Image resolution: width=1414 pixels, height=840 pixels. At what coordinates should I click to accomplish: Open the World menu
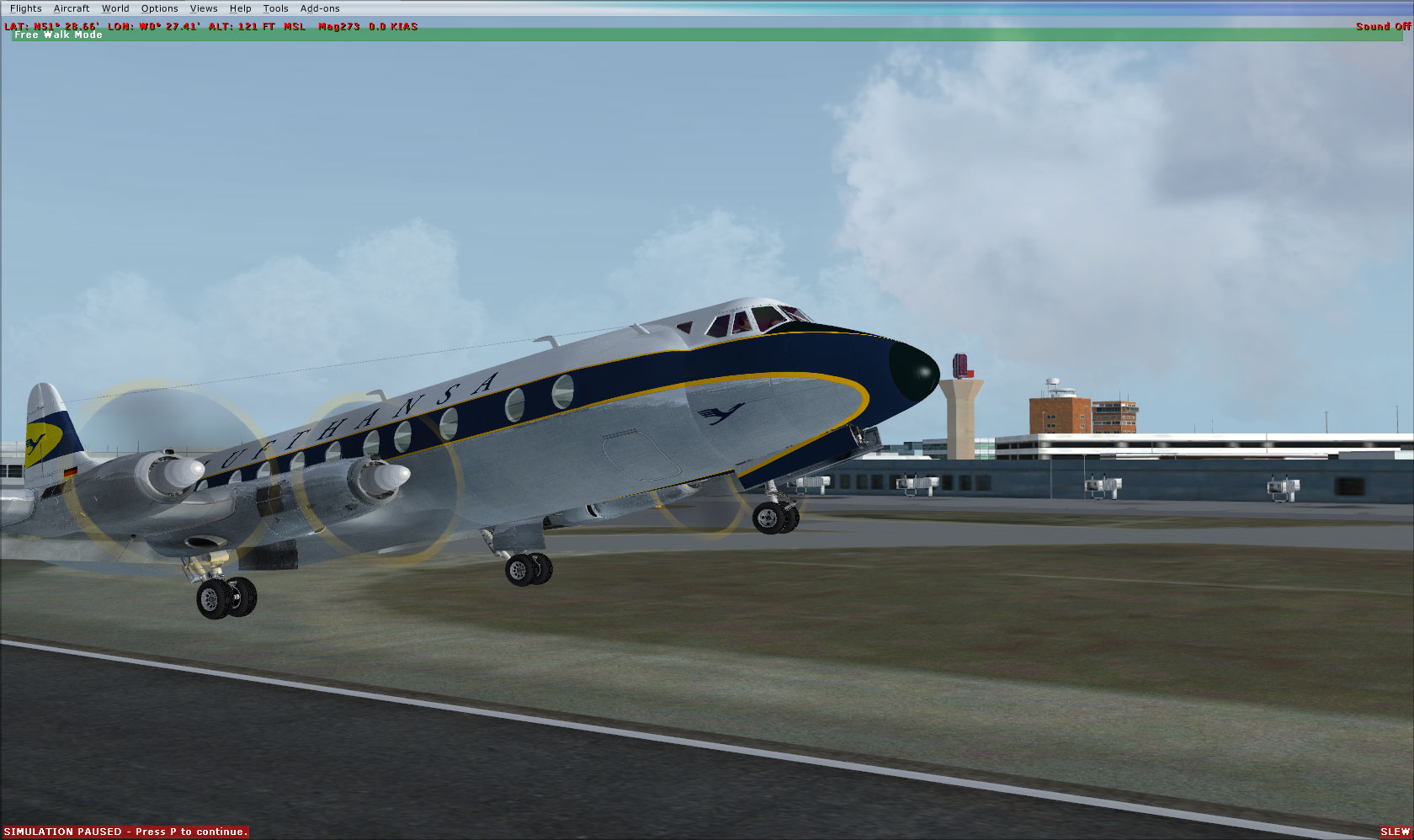115,8
